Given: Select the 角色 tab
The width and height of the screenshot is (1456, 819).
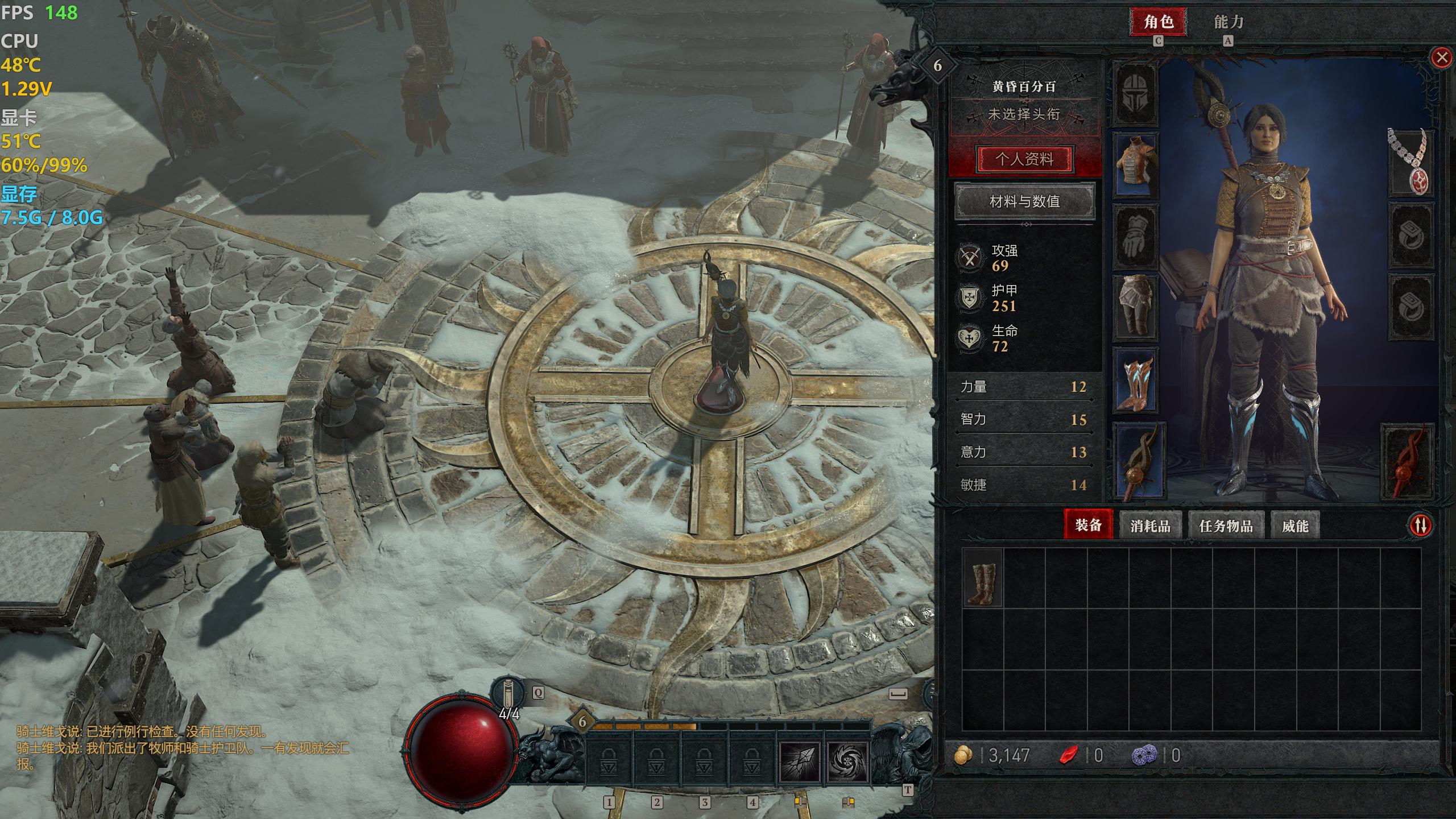Looking at the screenshot, I should tap(1158, 22).
